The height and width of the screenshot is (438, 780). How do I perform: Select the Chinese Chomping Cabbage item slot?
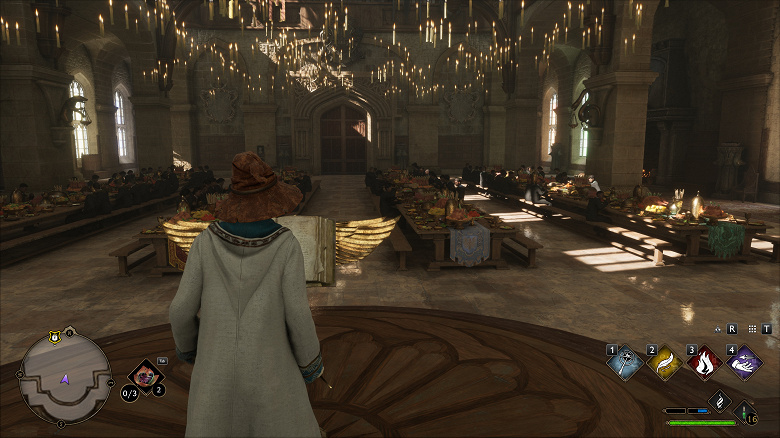click(x=145, y=376)
